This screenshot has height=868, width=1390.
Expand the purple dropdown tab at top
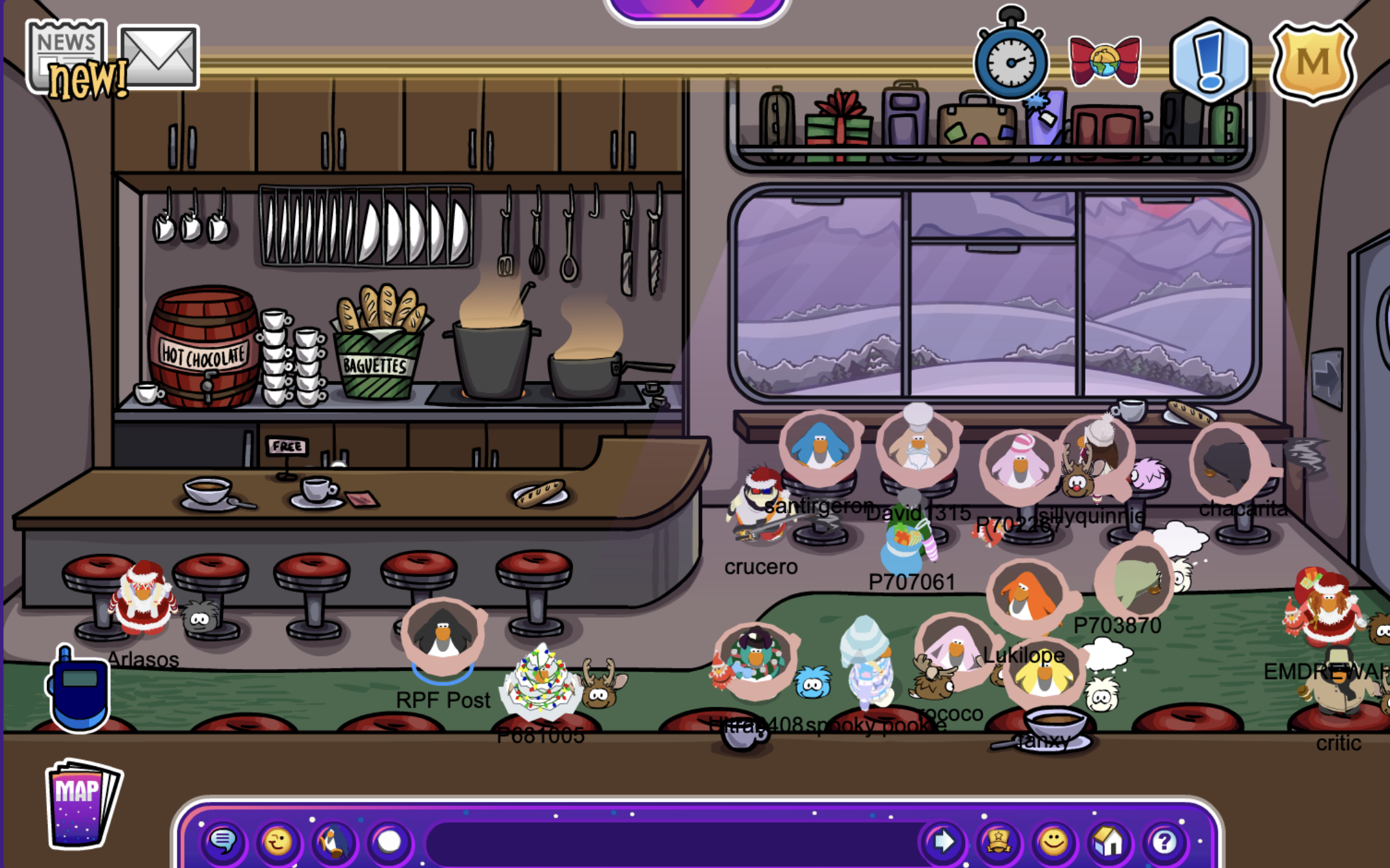[697, 7]
